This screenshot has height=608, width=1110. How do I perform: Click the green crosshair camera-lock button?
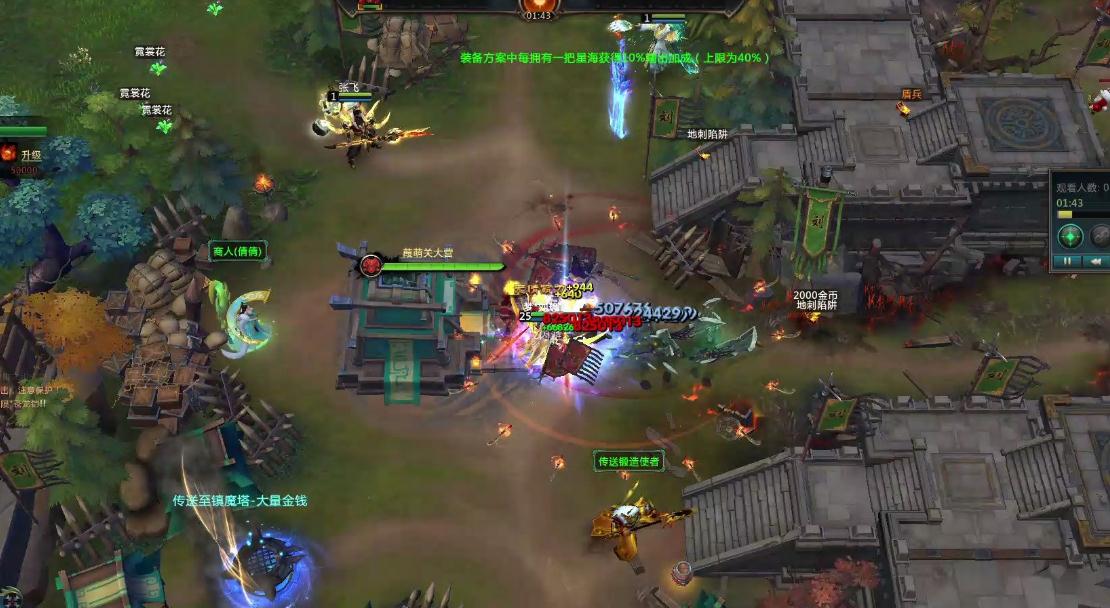click(x=1071, y=237)
